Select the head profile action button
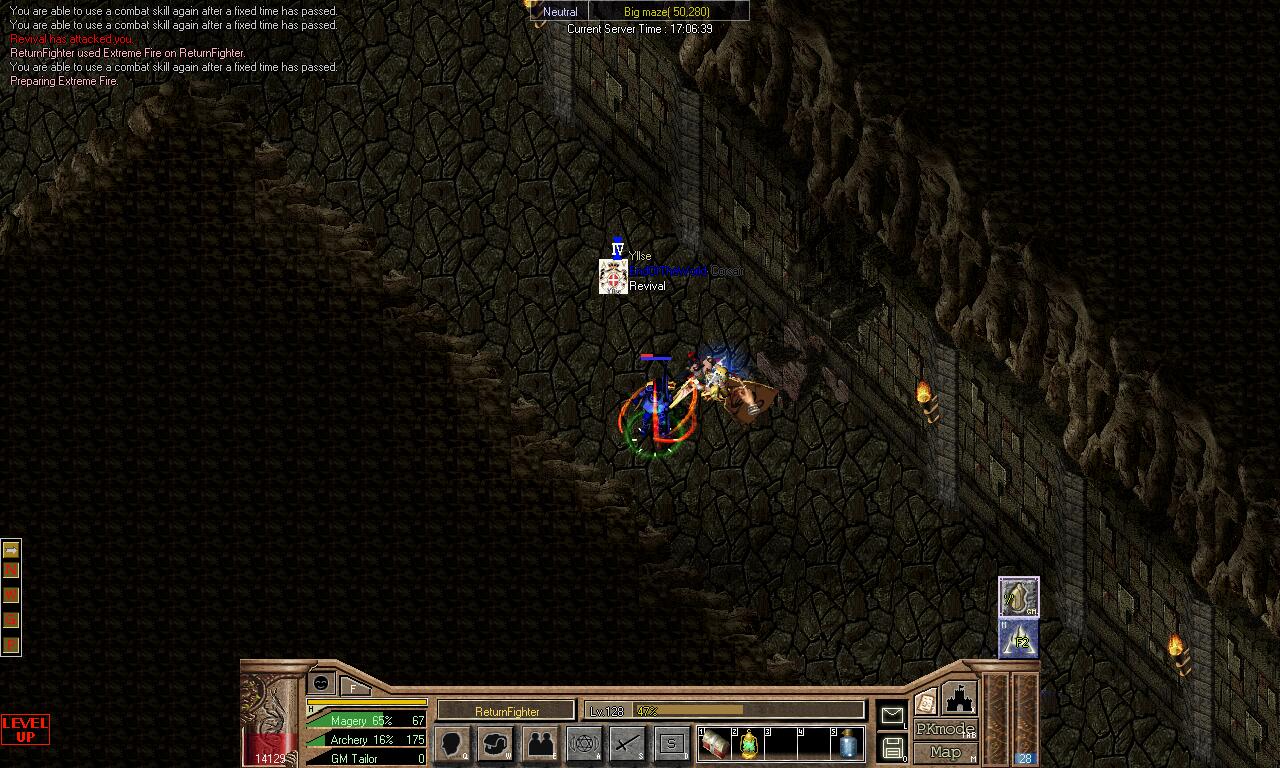Image resolution: width=1280 pixels, height=768 pixels. pos(452,744)
